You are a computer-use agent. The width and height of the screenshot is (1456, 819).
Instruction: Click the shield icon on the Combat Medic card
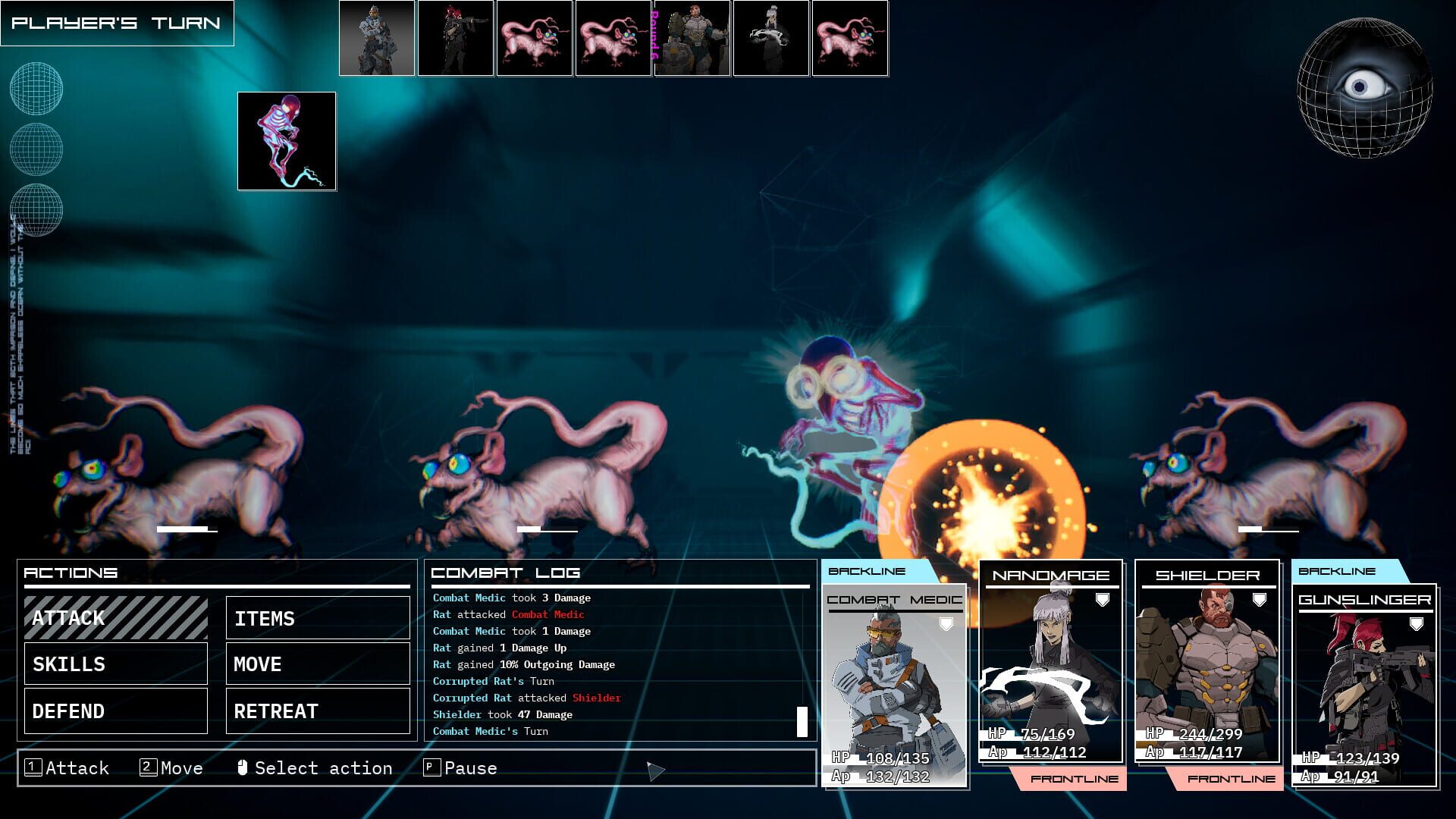pos(945,623)
